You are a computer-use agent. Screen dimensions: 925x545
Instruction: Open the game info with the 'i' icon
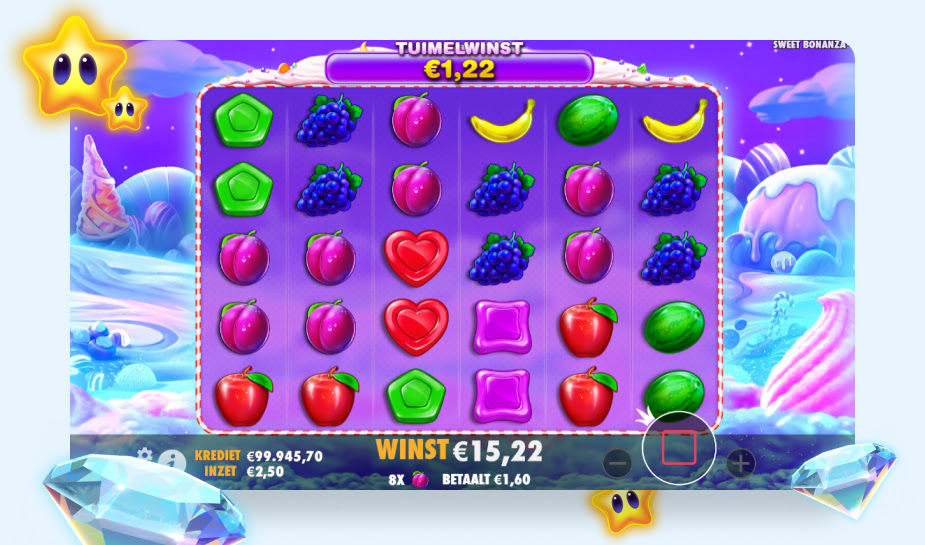point(173,461)
